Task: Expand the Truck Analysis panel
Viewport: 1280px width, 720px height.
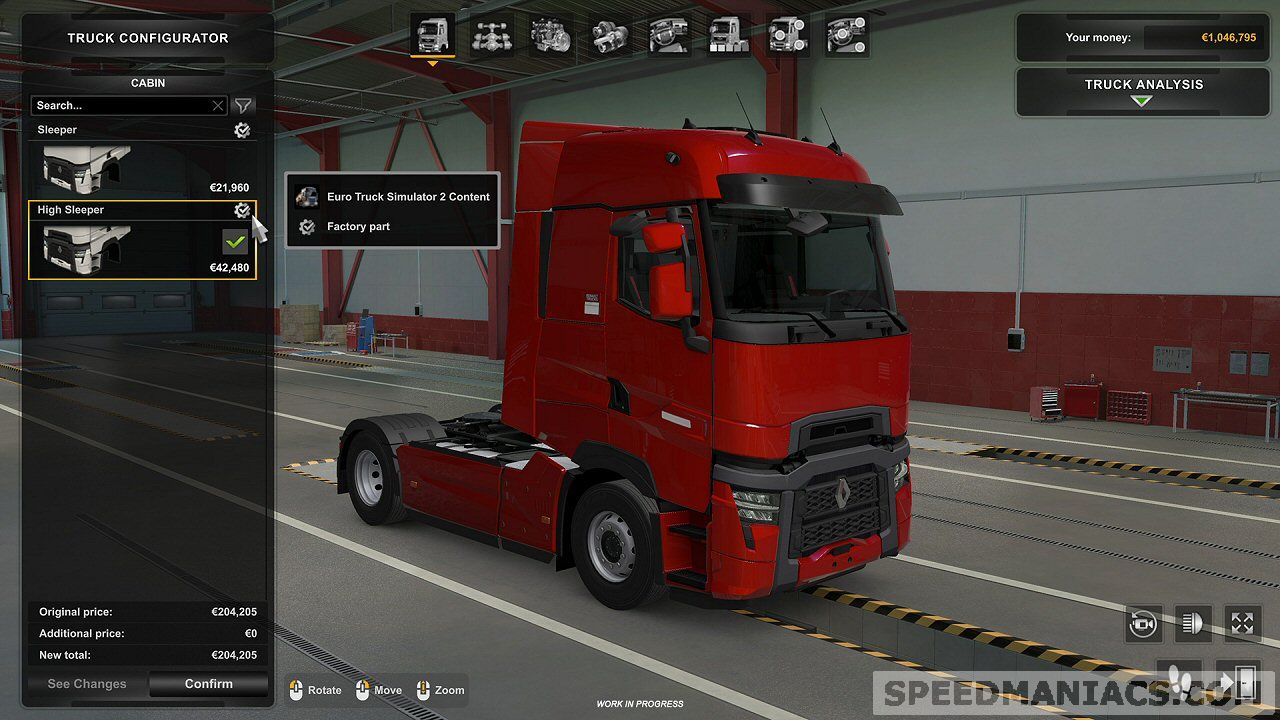Action: point(1143,91)
